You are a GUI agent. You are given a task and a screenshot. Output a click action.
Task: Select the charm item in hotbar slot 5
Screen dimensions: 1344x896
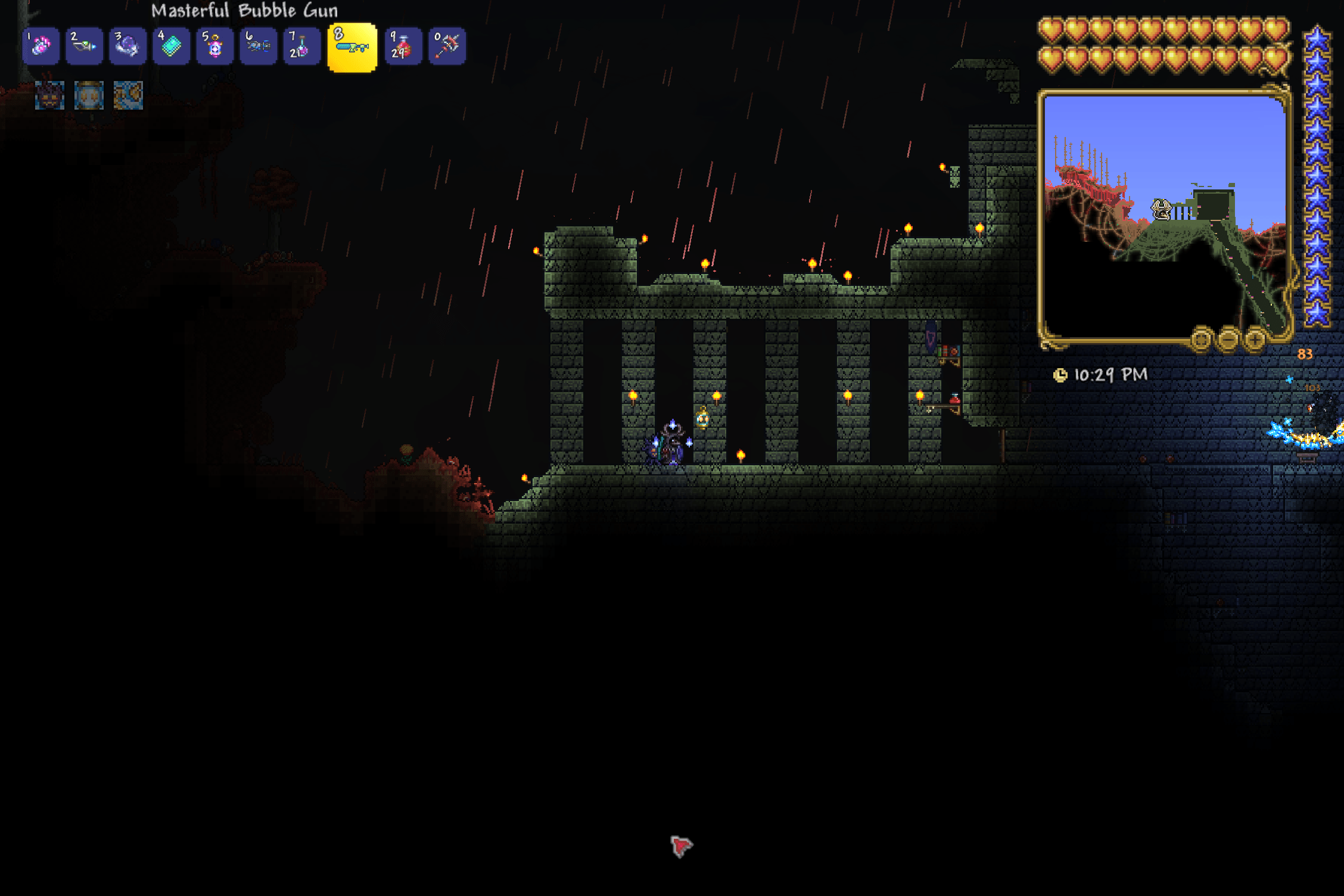(x=214, y=46)
